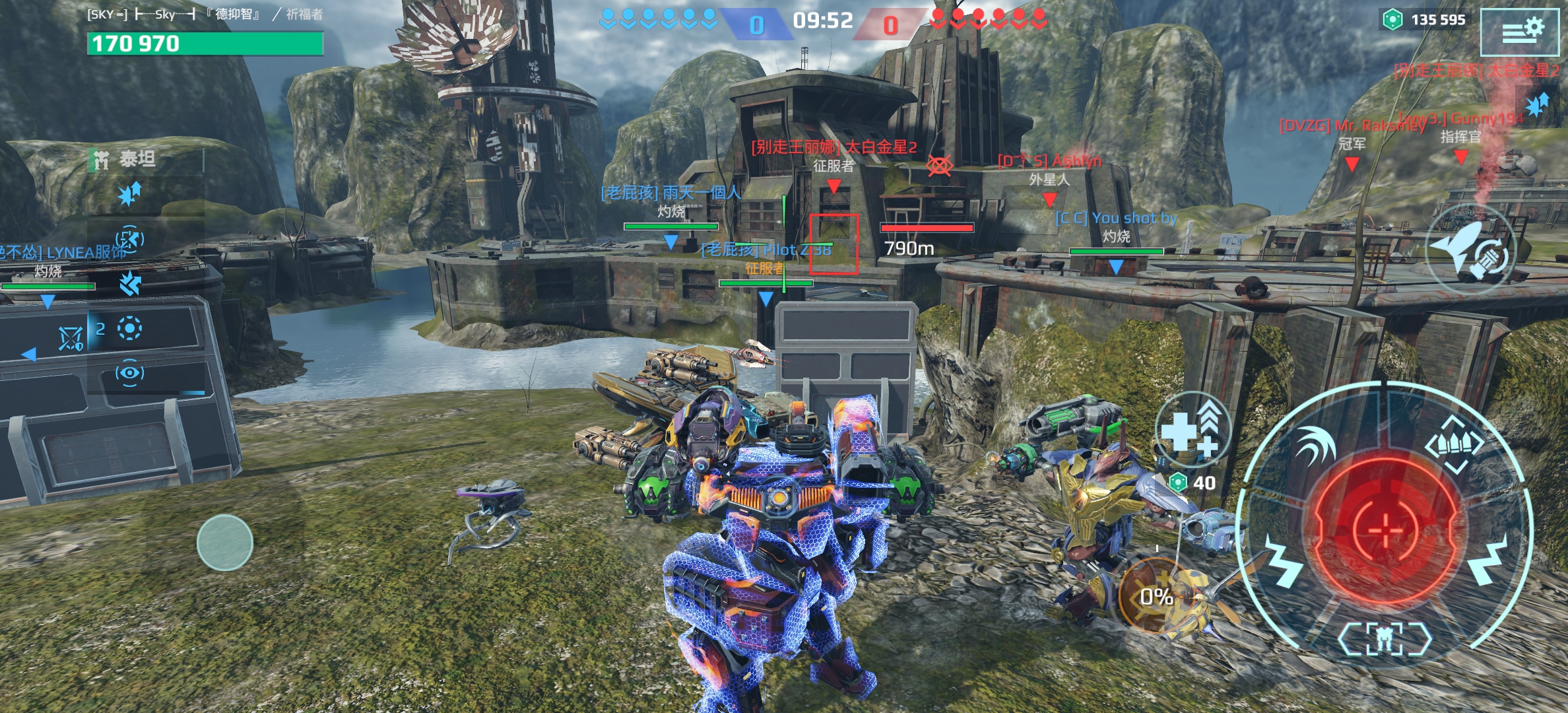Touch the virtual movement joystick
Screen dimensions: 1568x713
coord(224,543)
